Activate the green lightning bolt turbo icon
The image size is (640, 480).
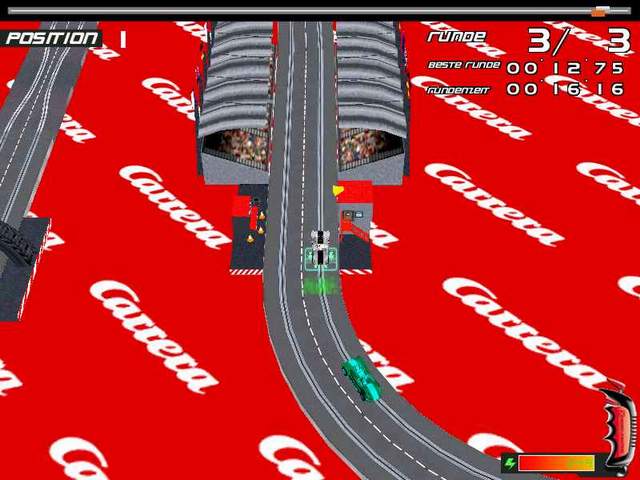(x=509, y=463)
